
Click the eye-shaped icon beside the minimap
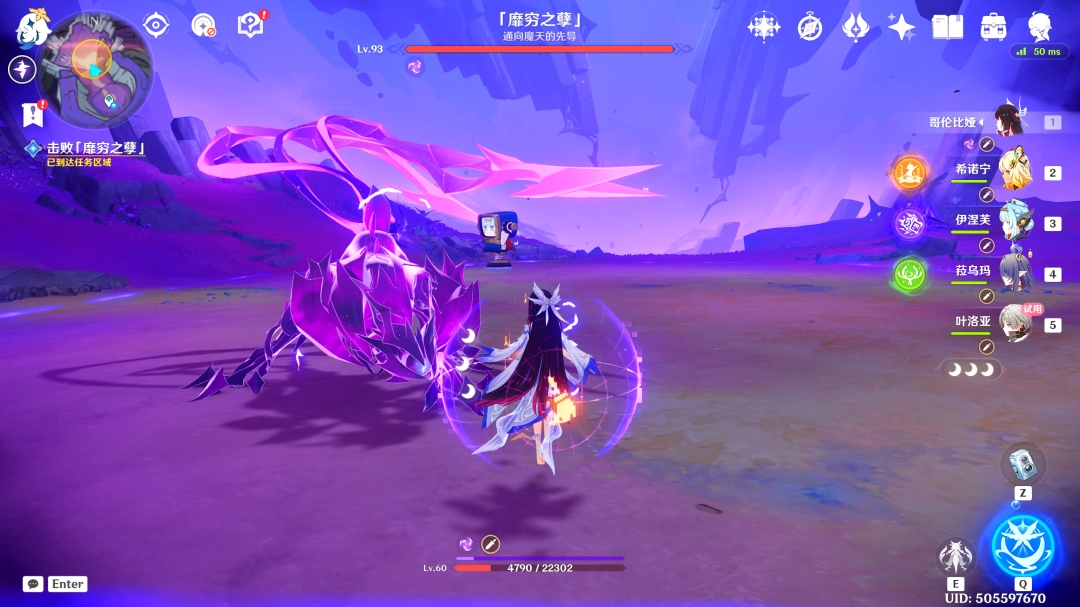pyautogui.click(x=155, y=25)
